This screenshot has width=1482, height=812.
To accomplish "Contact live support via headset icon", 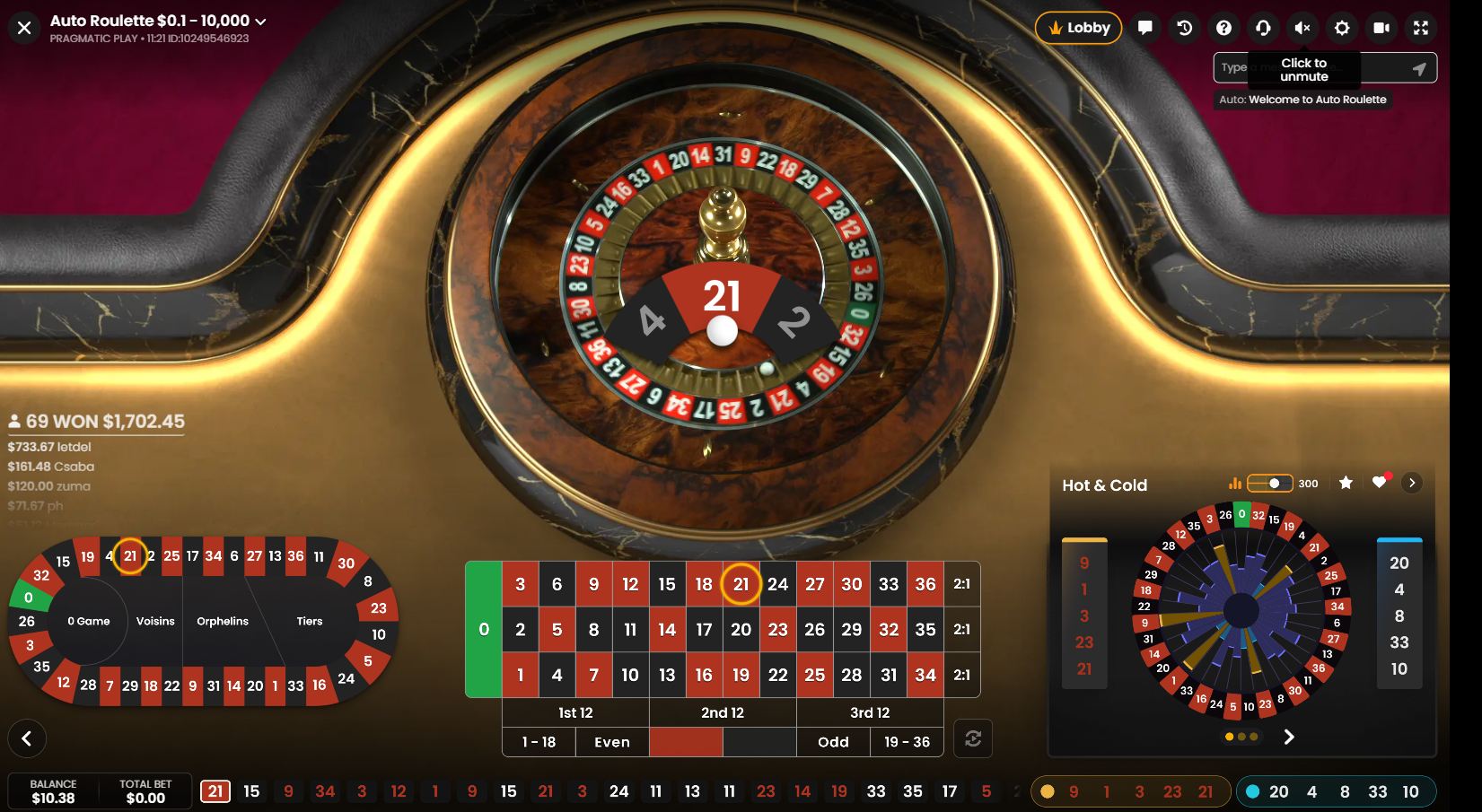I will click(1263, 28).
